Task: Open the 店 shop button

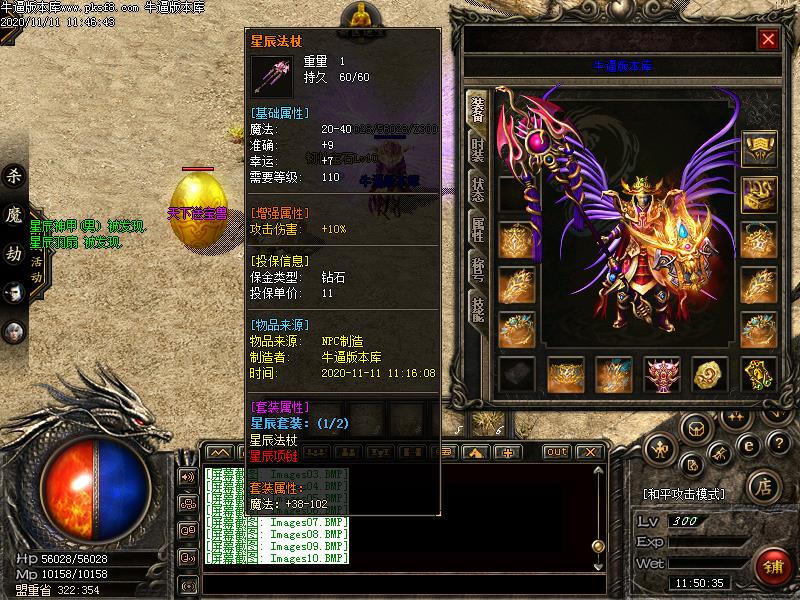Action: point(763,487)
